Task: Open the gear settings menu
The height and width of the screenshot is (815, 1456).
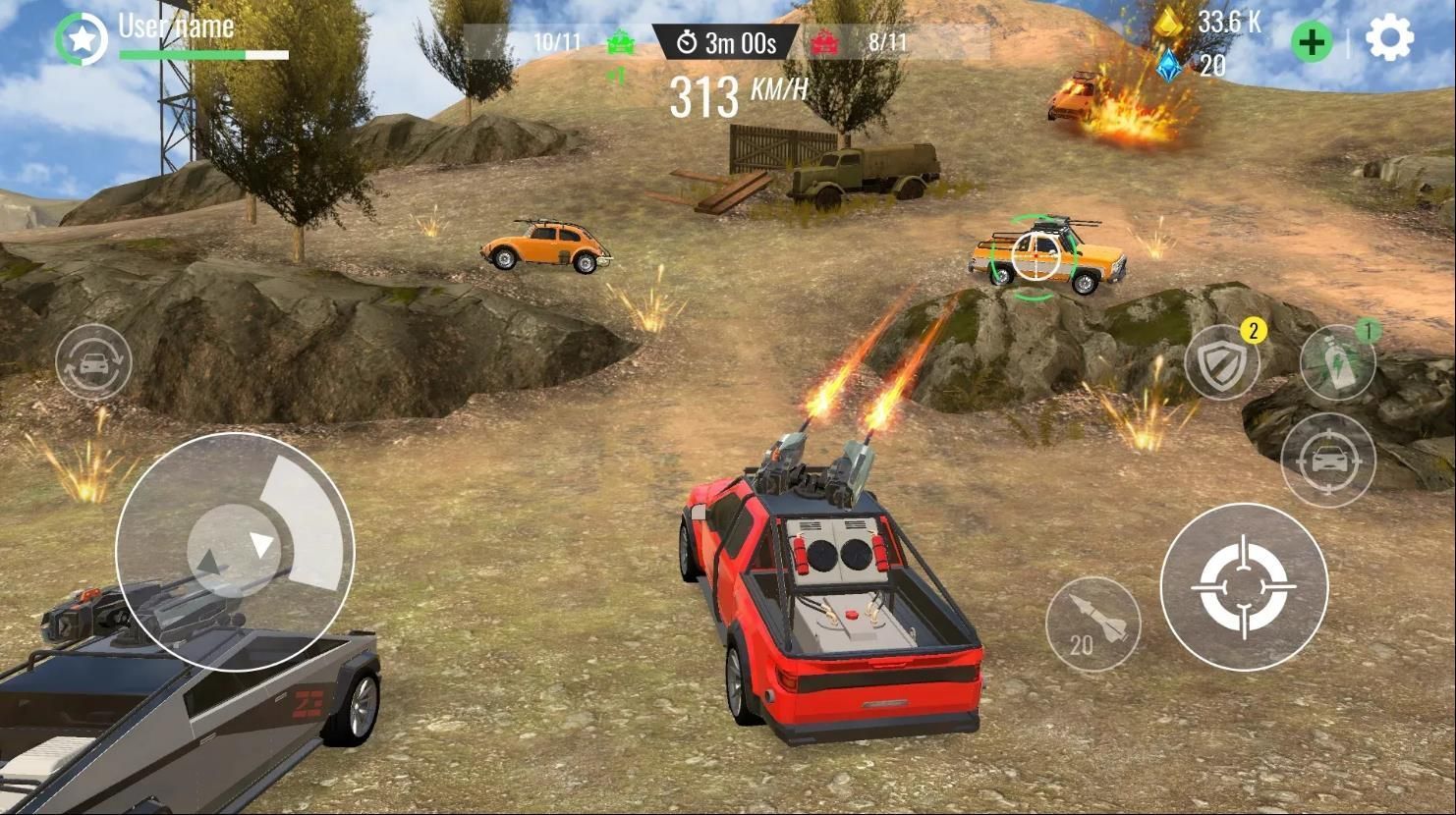Action: [1389, 40]
